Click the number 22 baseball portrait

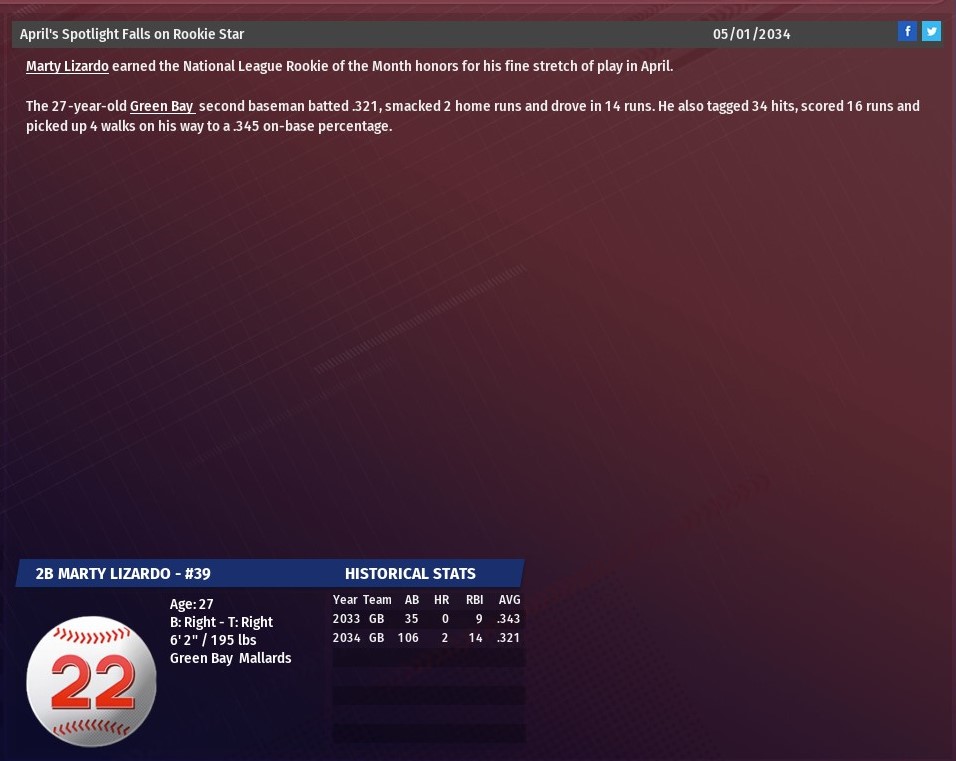click(x=91, y=681)
